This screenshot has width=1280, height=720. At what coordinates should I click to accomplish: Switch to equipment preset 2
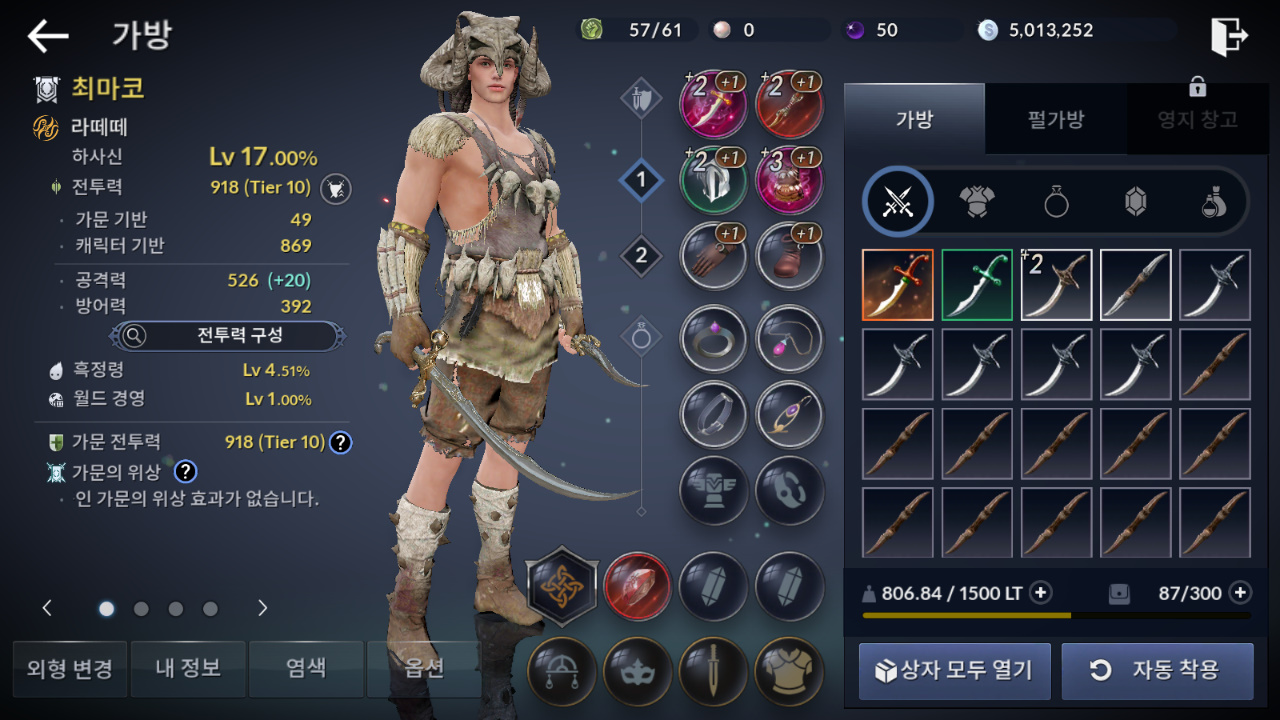point(641,256)
